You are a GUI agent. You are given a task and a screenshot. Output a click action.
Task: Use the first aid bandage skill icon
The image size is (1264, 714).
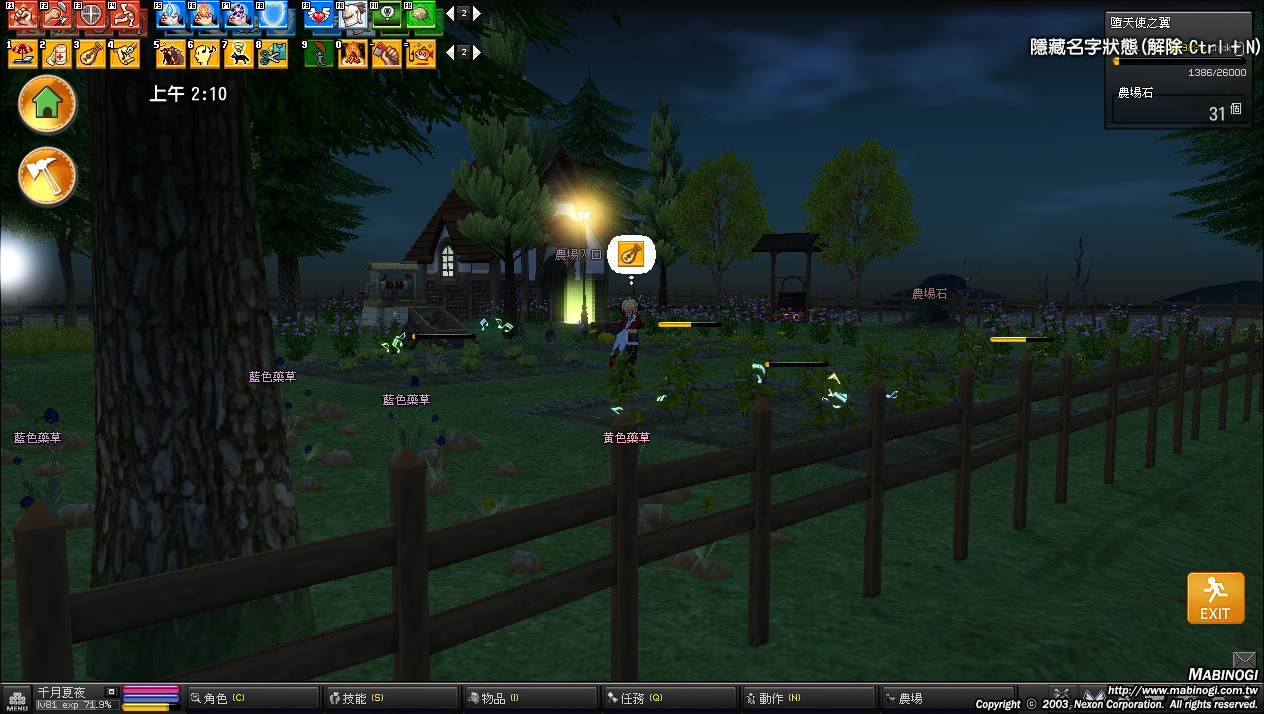coord(57,53)
